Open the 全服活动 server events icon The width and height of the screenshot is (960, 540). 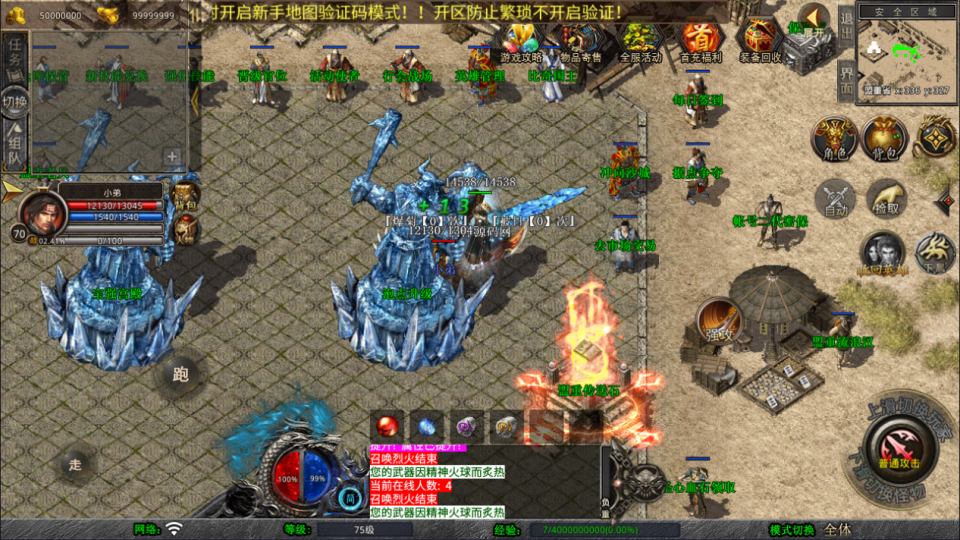[x=641, y=42]
